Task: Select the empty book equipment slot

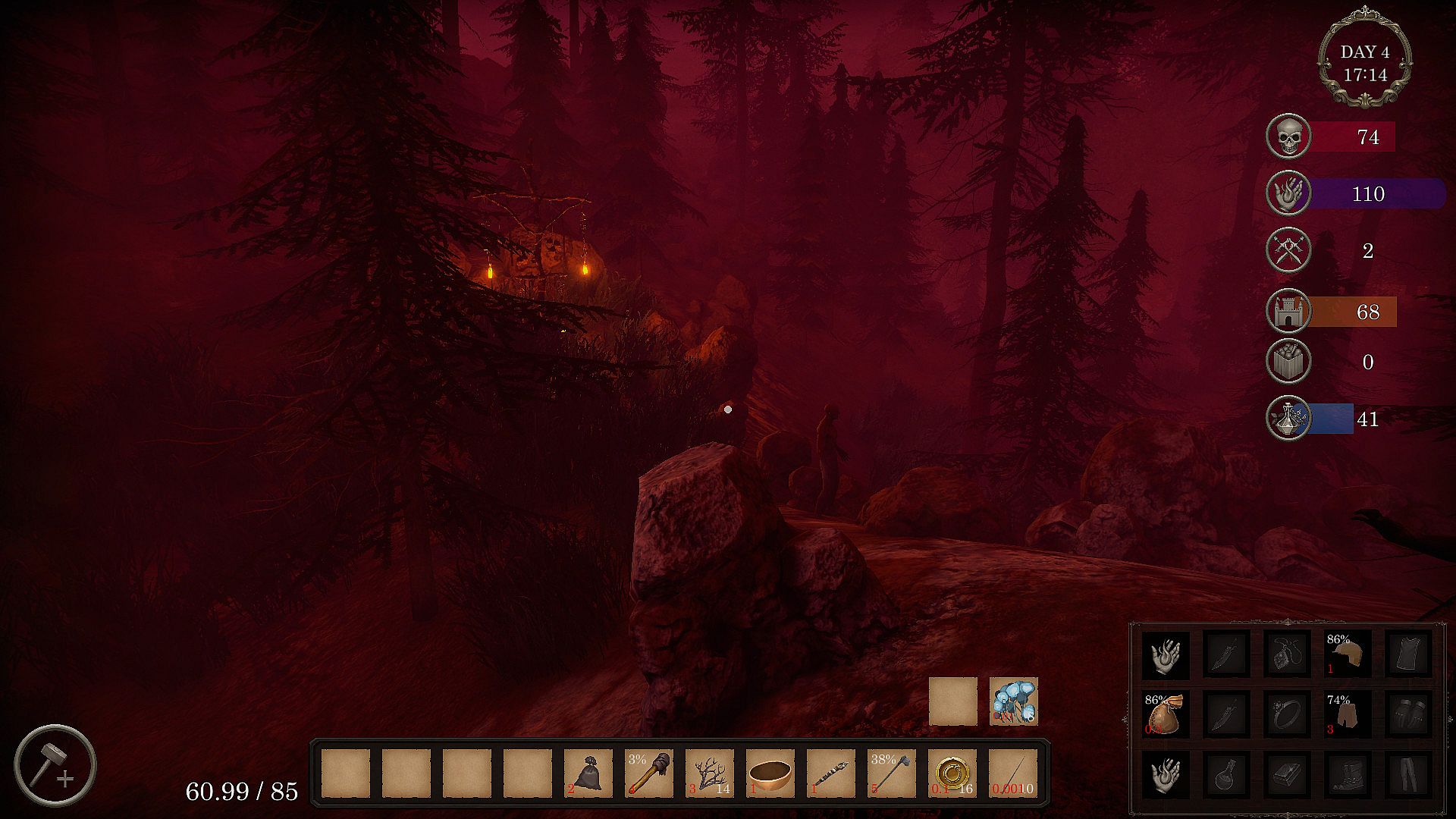Action: tap(1287, 775)
